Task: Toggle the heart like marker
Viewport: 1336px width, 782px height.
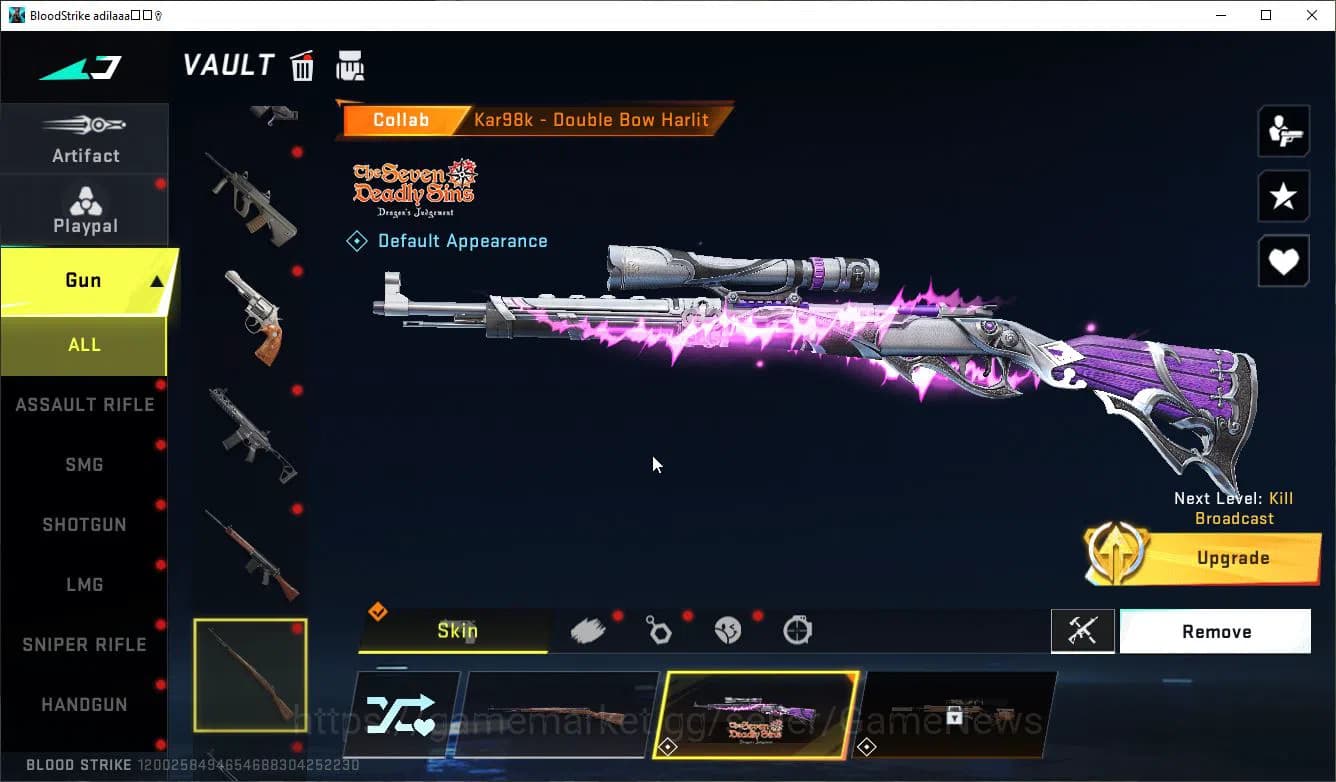Action: point(1283,261)
